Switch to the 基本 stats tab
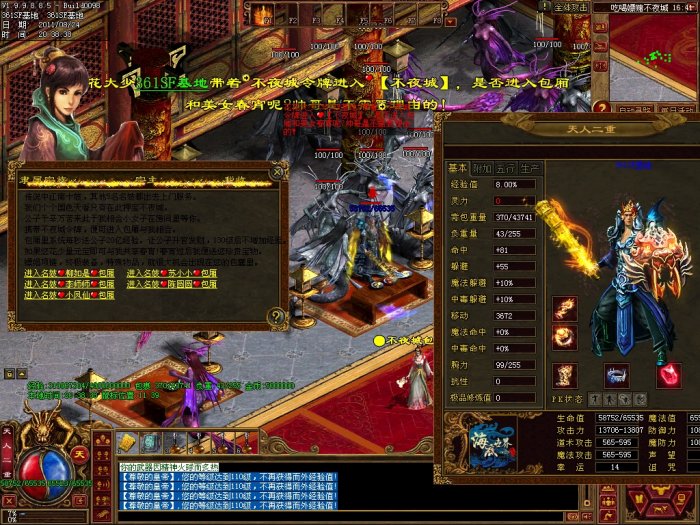This screenshot has height=525, width=700. tap(457, 168)
